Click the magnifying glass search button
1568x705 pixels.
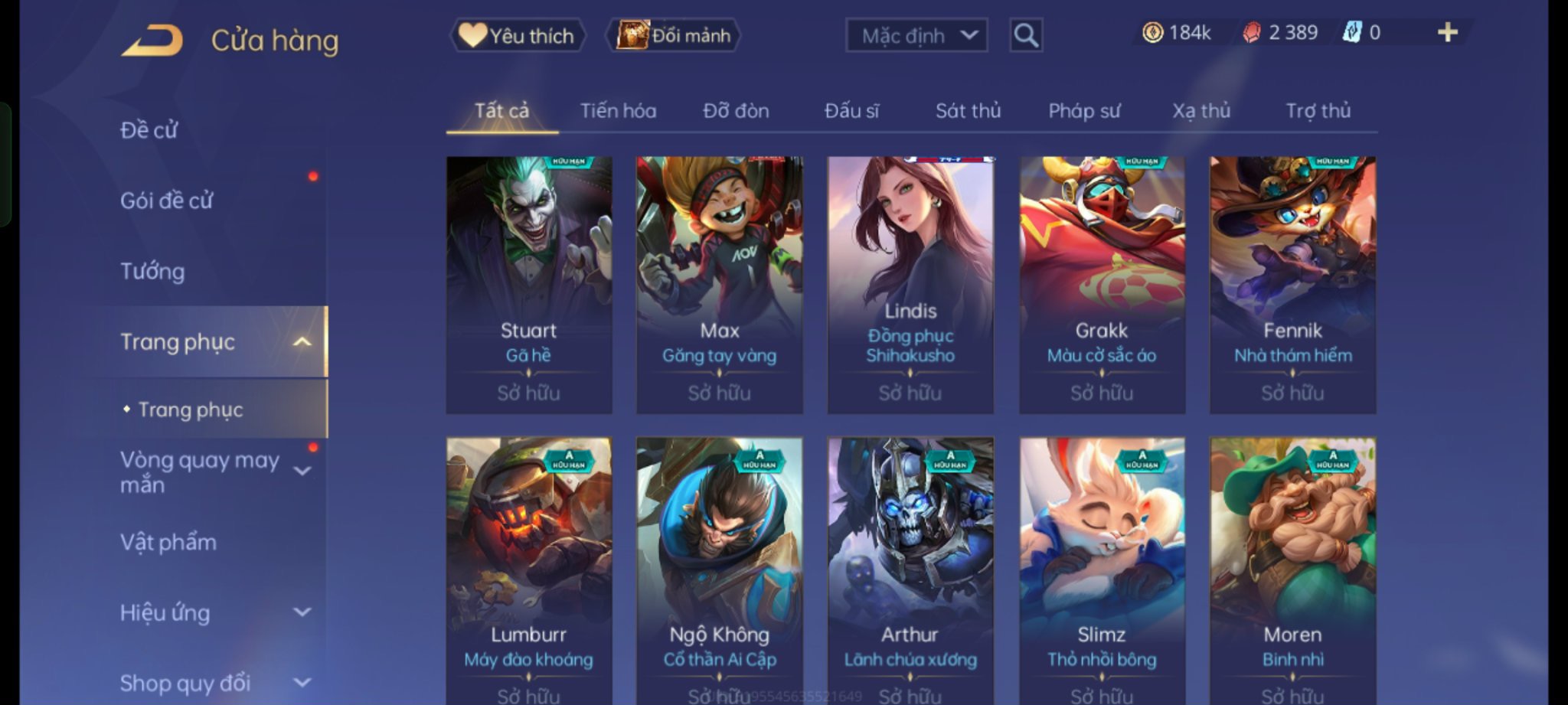coord(1026,35)
